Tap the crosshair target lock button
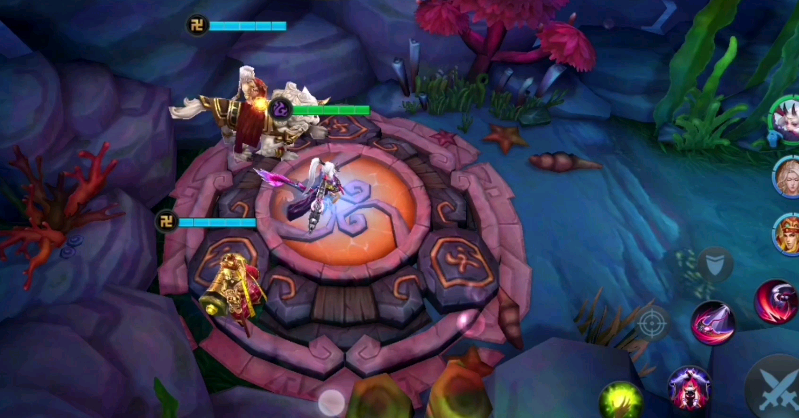The height and width of the screenshot is (418, 799). click(x=651, y=323)
